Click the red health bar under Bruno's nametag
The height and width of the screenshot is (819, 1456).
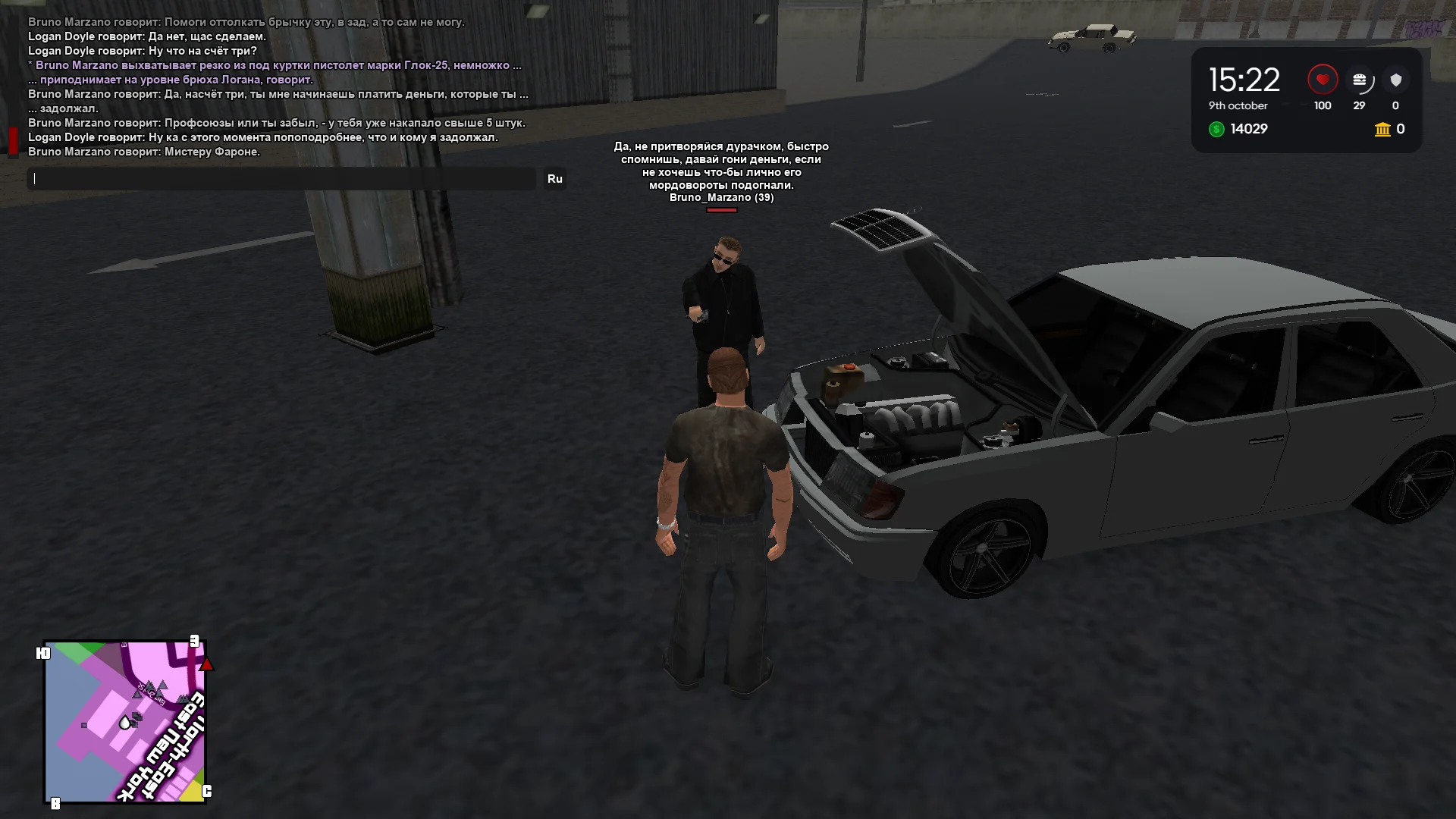(721, 209)
